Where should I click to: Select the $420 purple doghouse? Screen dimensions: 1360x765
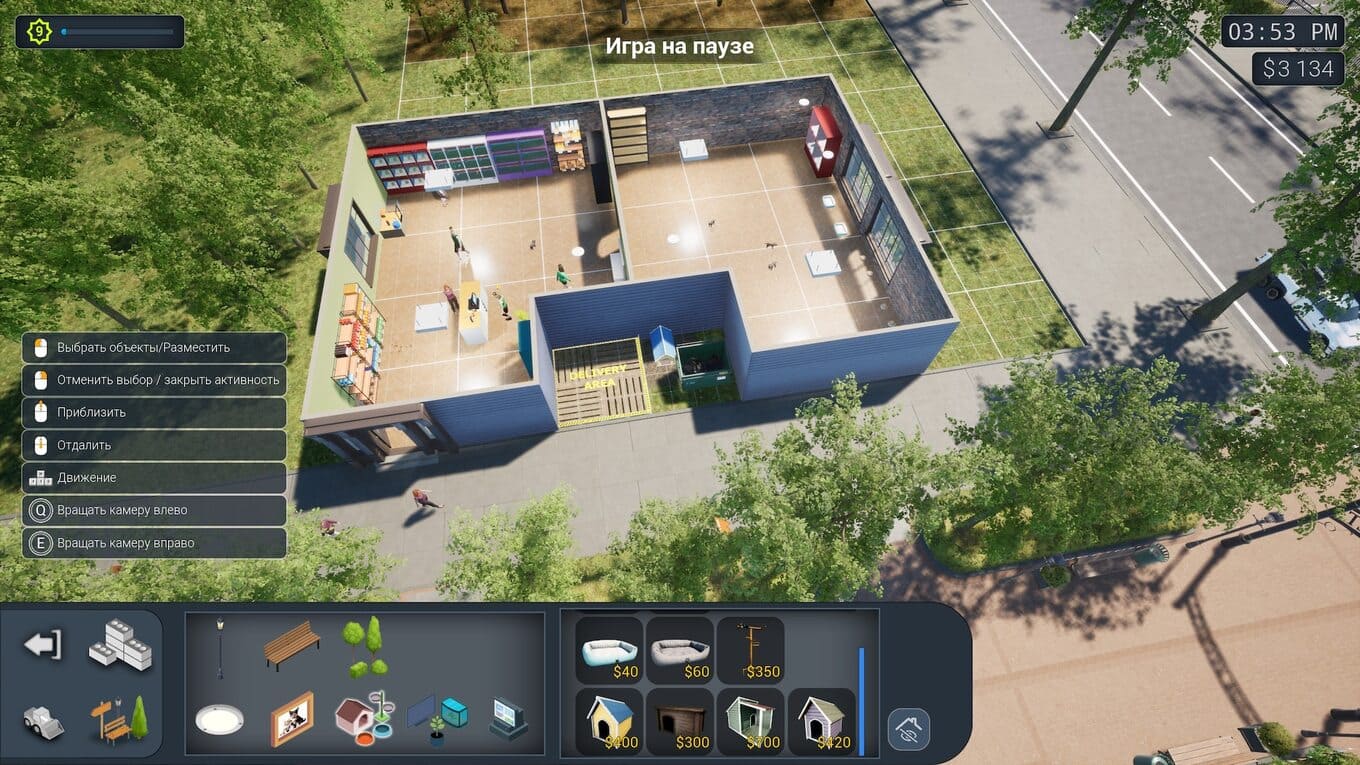(821, 721)
